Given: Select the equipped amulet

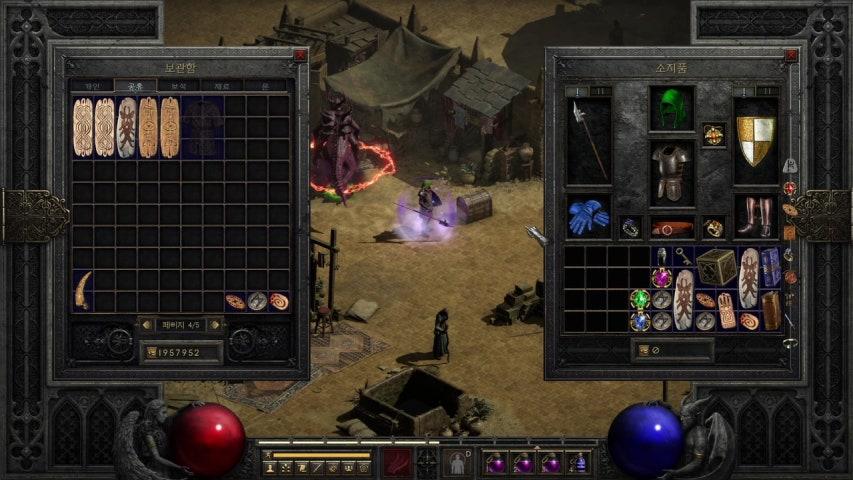Looking at the screenshot, I should [713, 133].
